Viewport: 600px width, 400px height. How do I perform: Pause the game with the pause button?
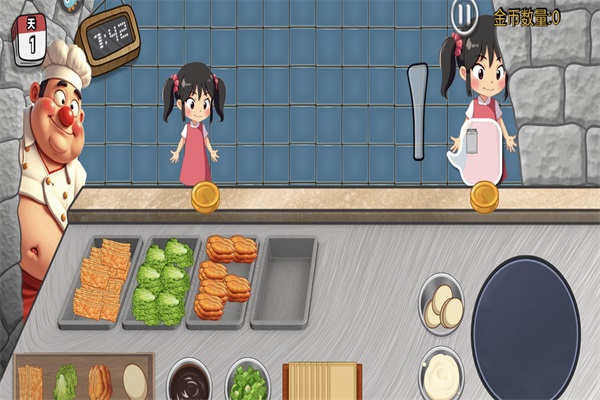point(463,15)
